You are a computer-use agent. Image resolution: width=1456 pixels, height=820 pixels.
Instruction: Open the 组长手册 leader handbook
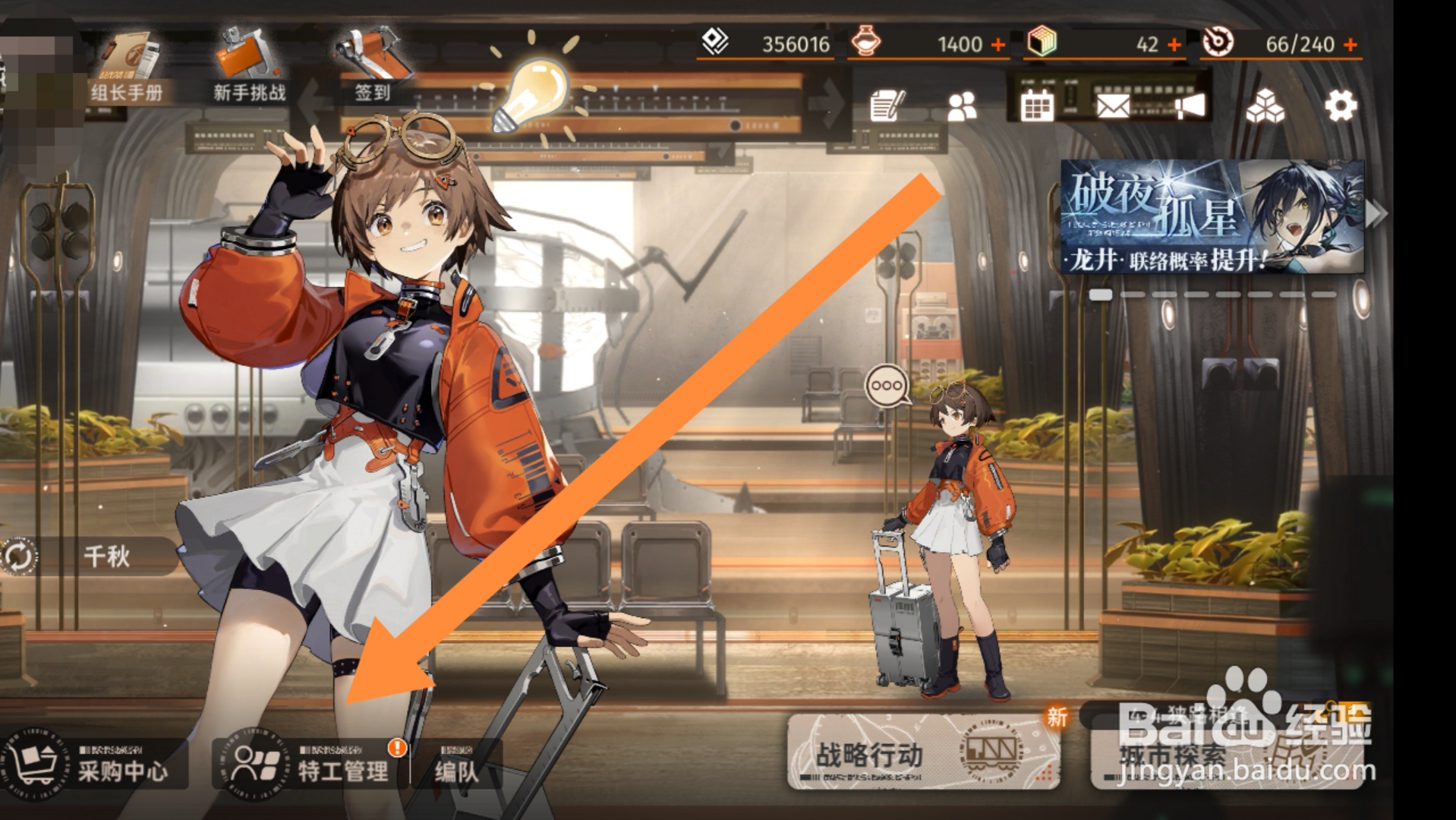(126, 70)
